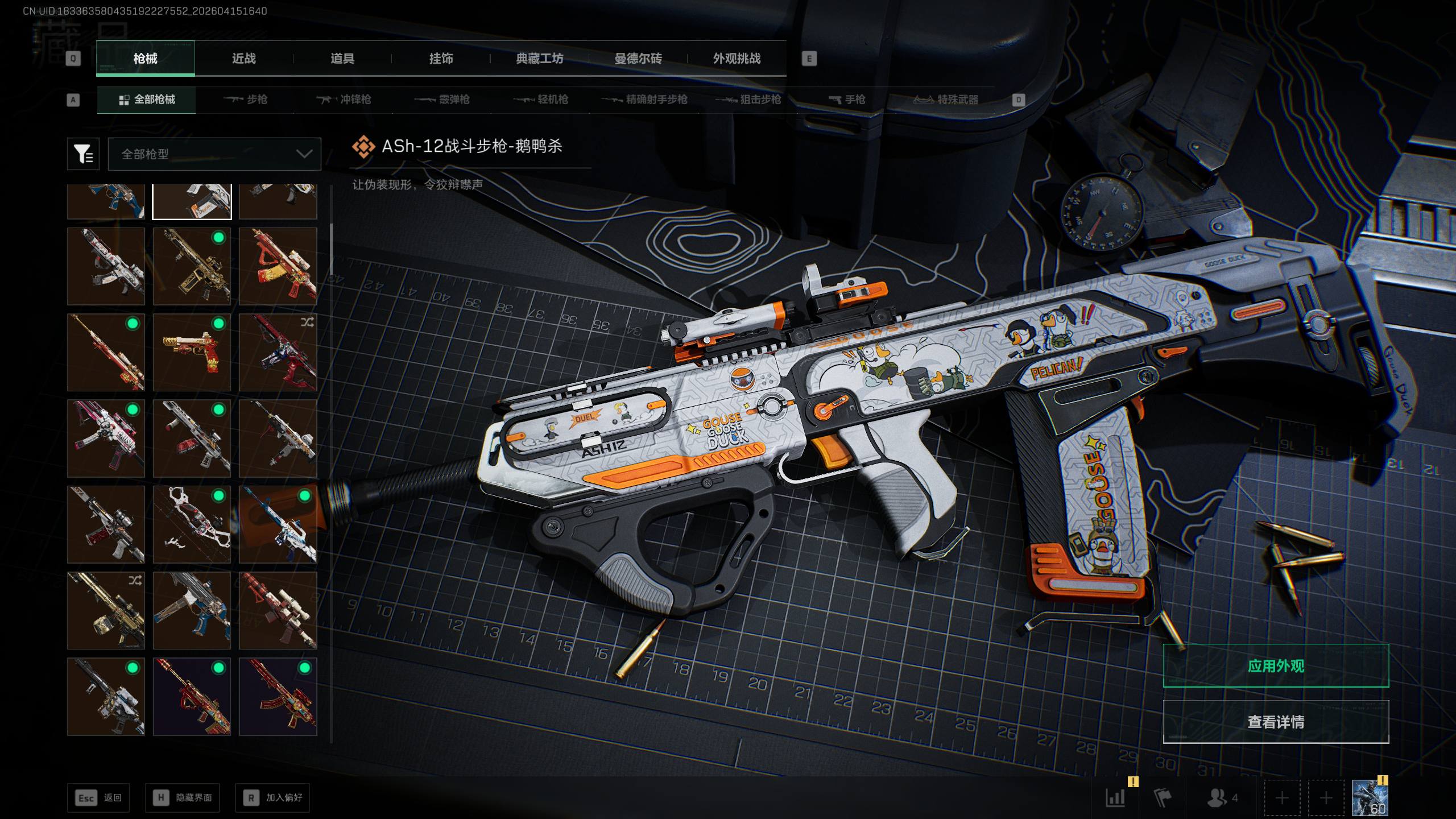Filter to 手枪 pistols
Viewport: 1456px width, 819px height.
[847, 100]
